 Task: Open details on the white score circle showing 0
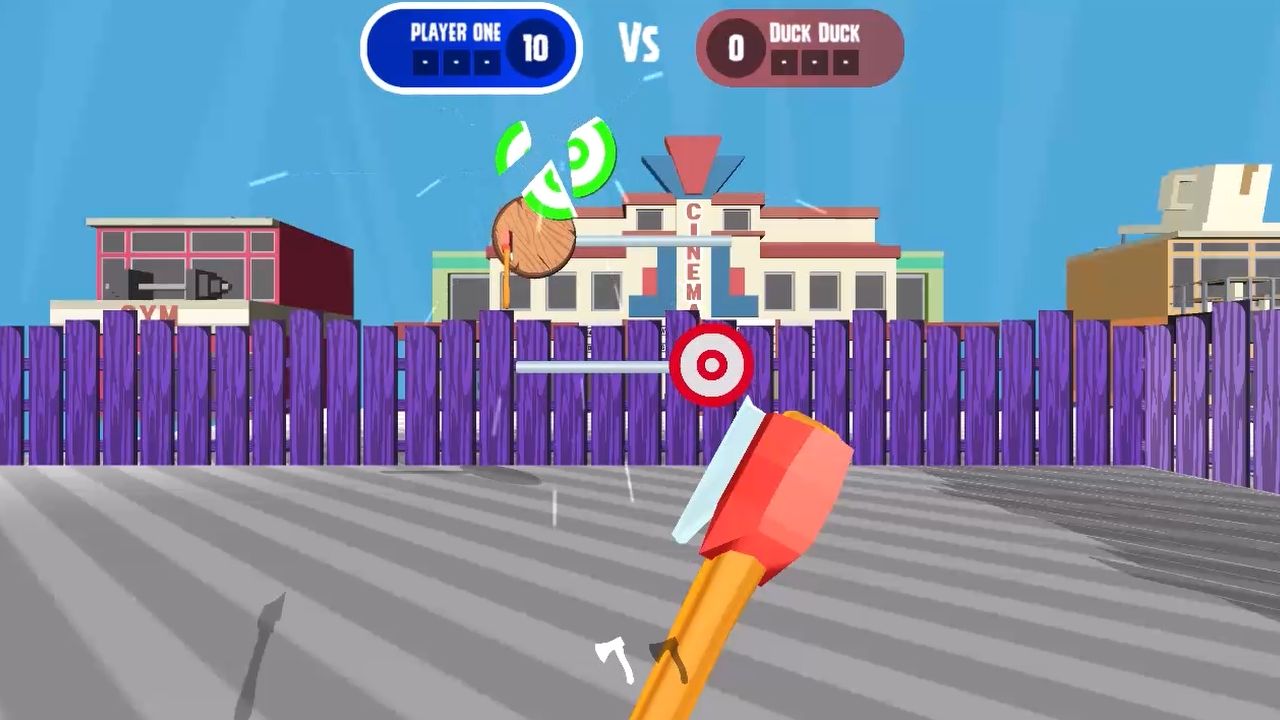[735, 47]
